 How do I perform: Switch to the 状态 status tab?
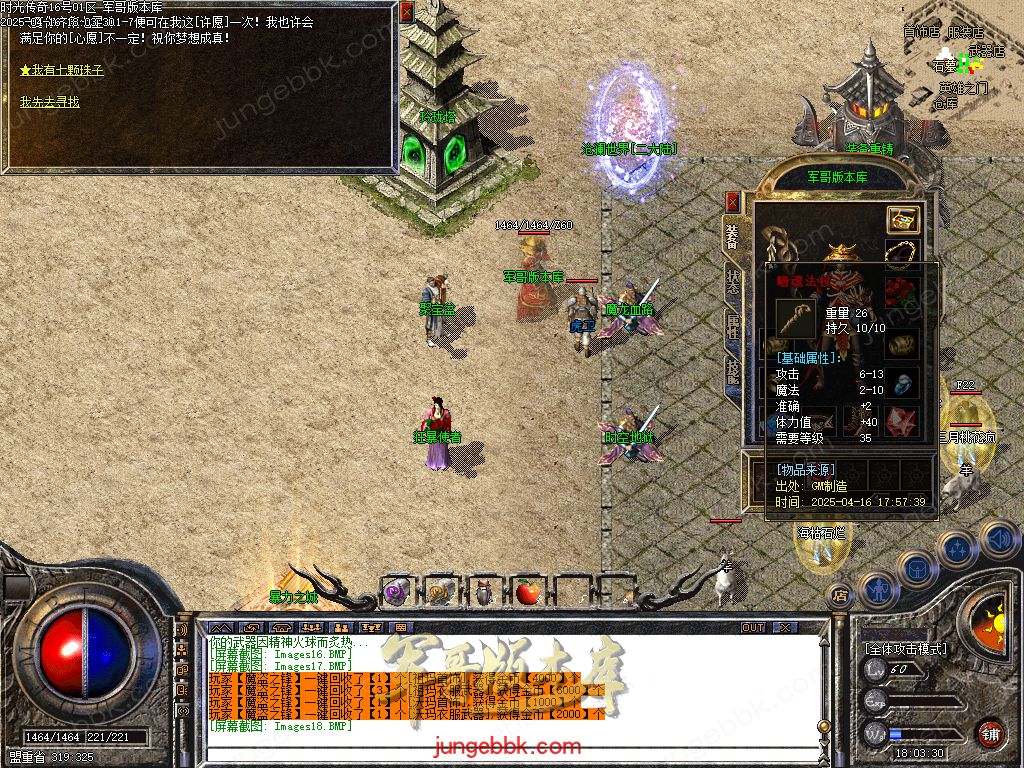point(733,281)
